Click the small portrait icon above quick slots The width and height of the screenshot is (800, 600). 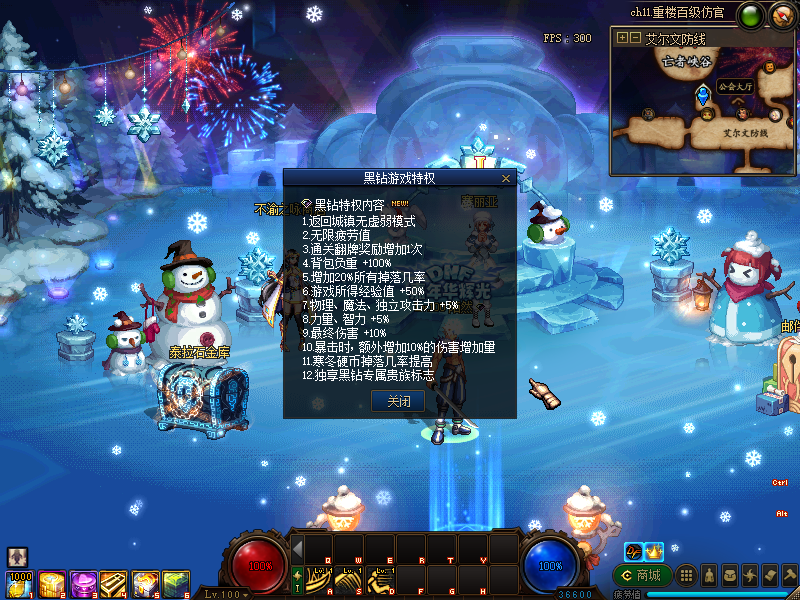coord(17,557)
